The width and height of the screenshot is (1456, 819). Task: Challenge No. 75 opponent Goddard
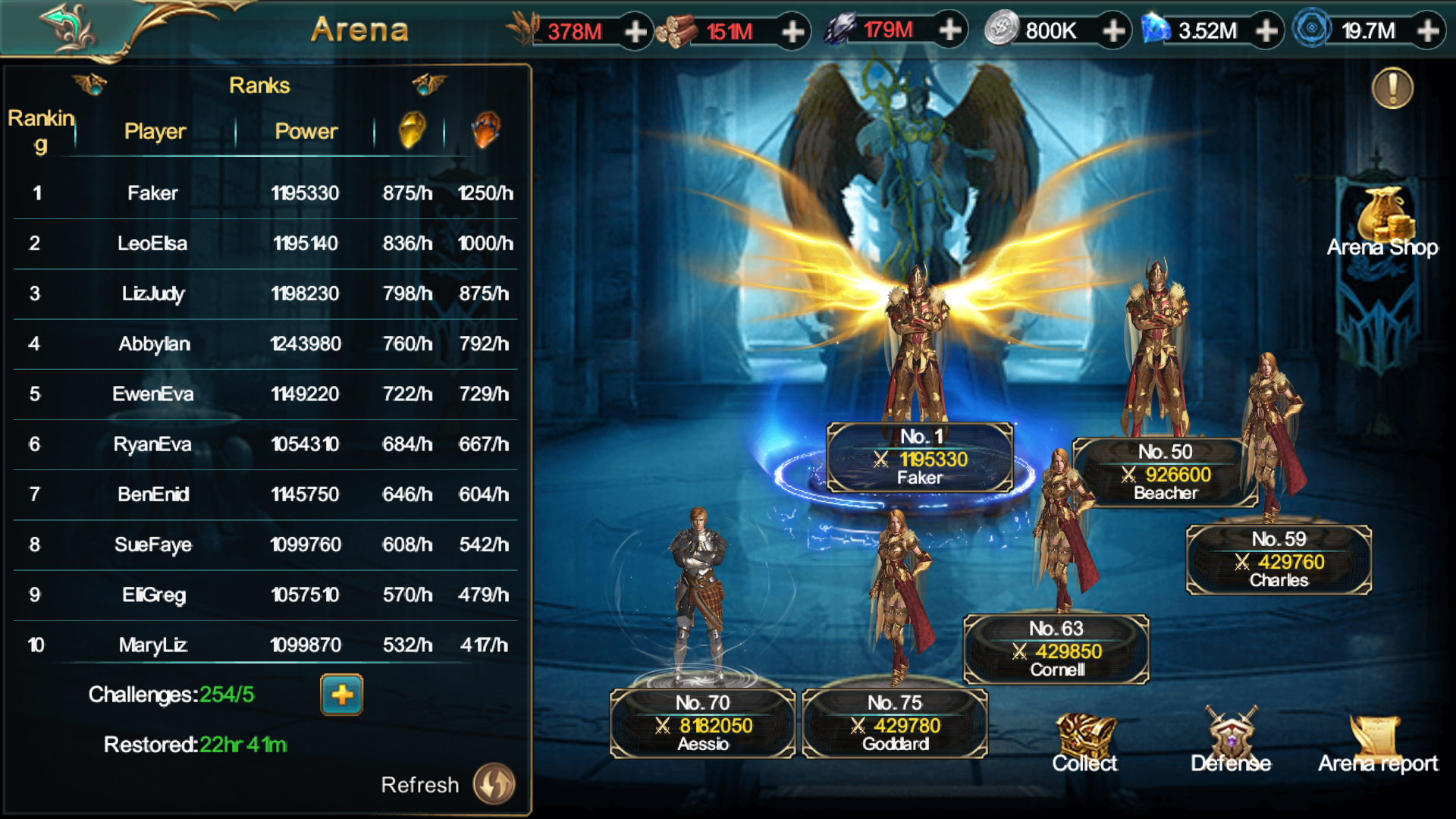pyautogui.click(x=895, y=723)
